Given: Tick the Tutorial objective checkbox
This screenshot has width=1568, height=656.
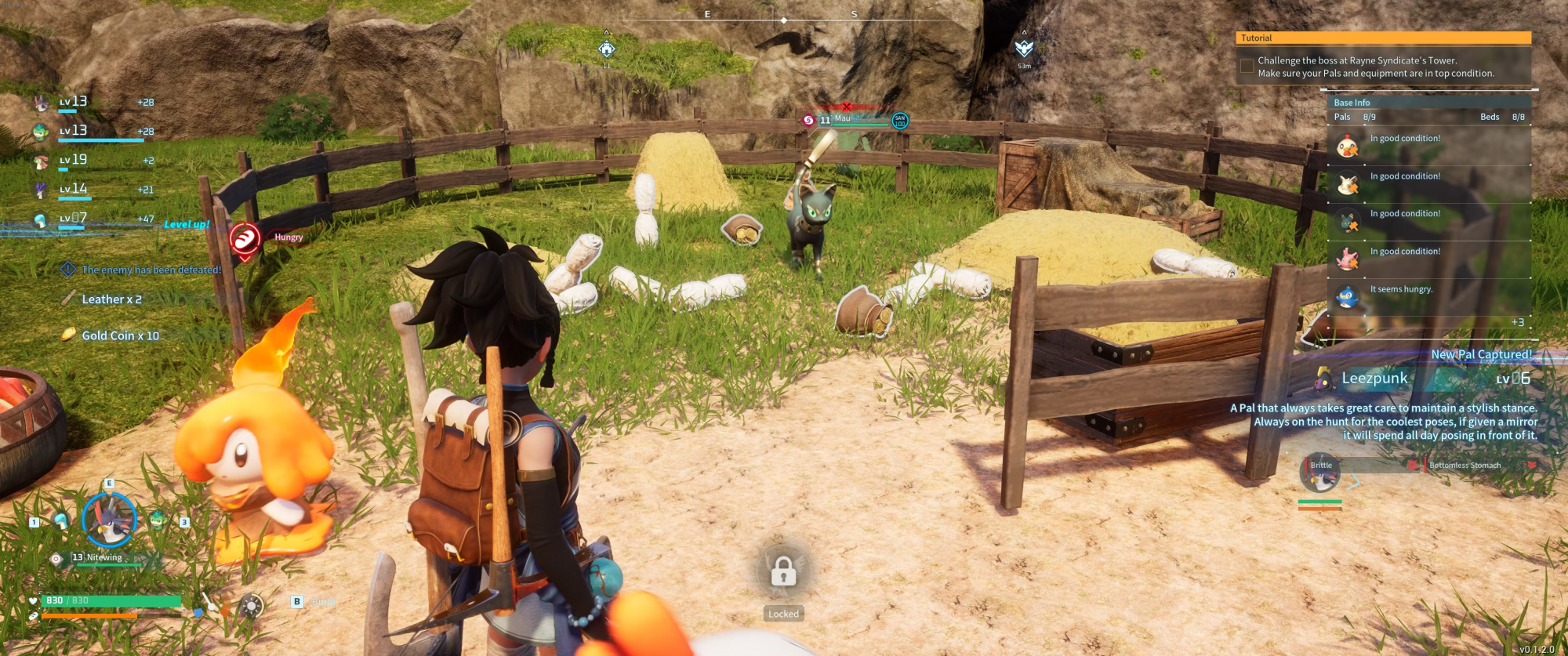Looking at the screenshot, I should (1247, 67).
